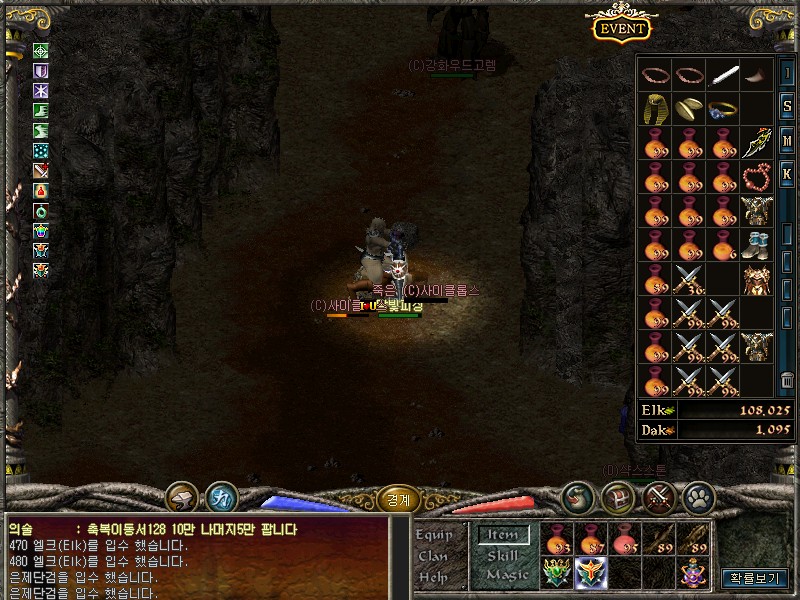800x600 pixels.
Task: Click the 경계 gold oval button
Action: pos(398,497)
